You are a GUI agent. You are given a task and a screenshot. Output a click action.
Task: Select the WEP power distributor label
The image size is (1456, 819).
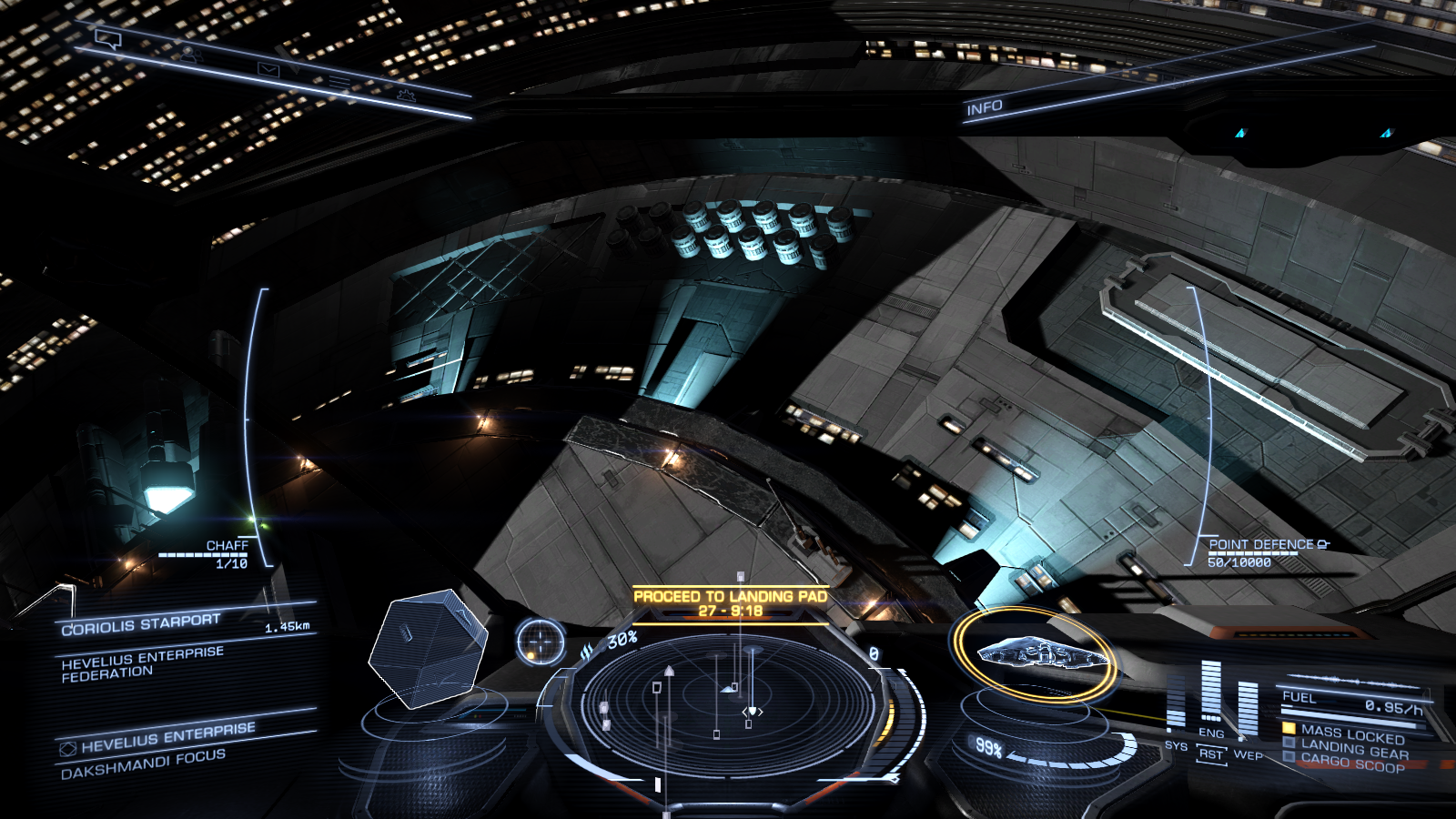click(1248, 754)
